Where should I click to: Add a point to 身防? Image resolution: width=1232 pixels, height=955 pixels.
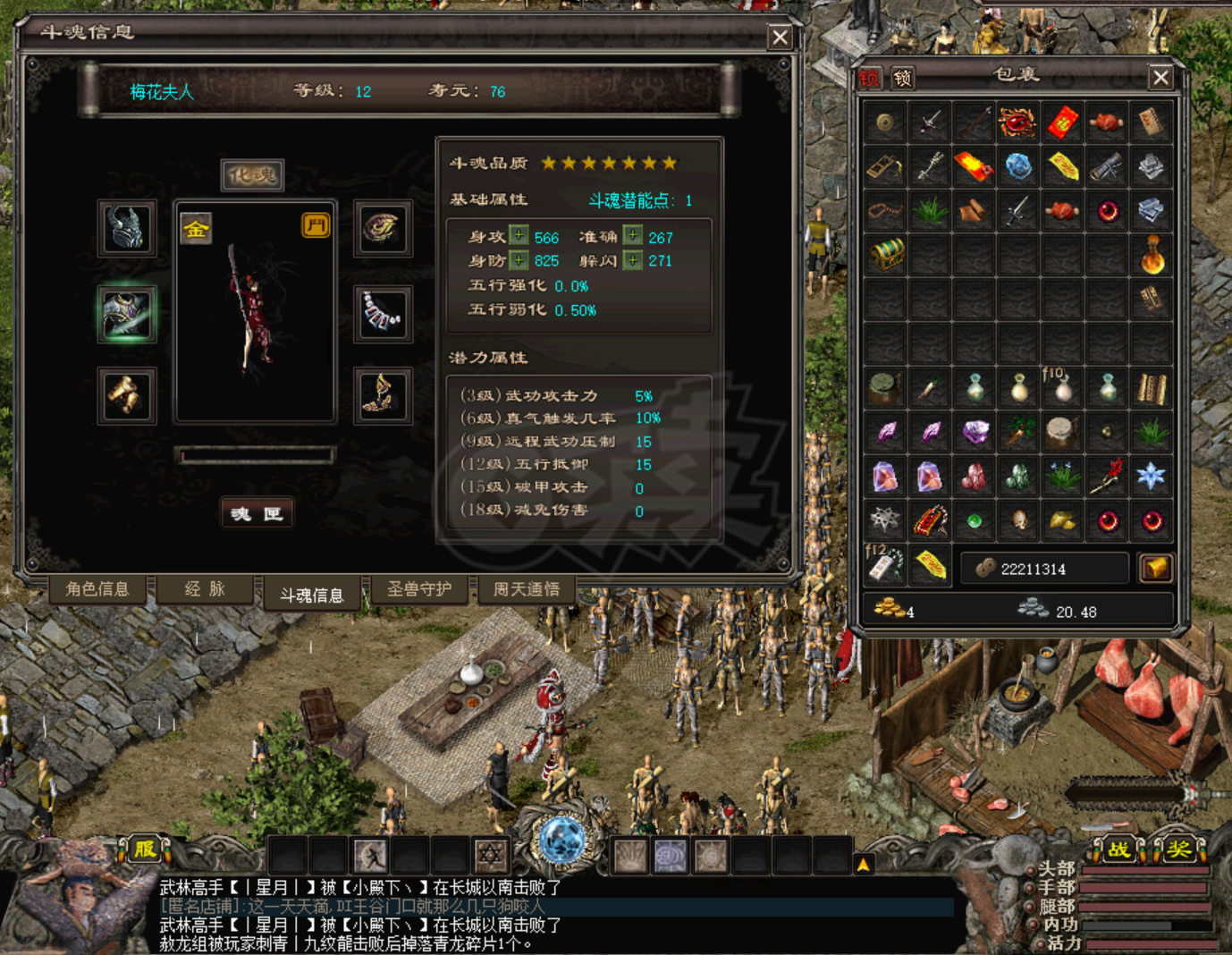(519, 260)
